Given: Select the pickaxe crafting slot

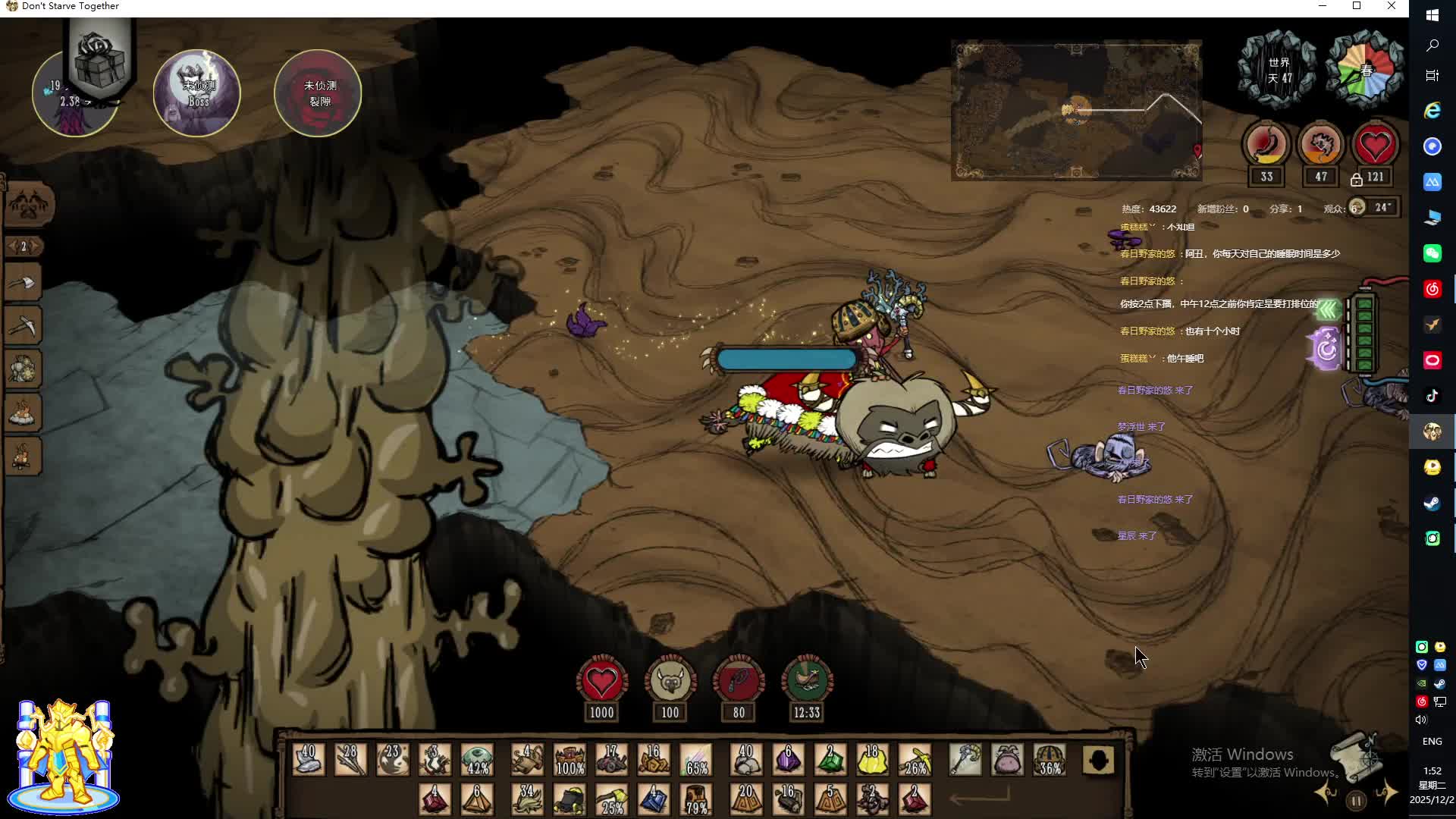Looking at the screenshot, I should (x=24, y=326).
